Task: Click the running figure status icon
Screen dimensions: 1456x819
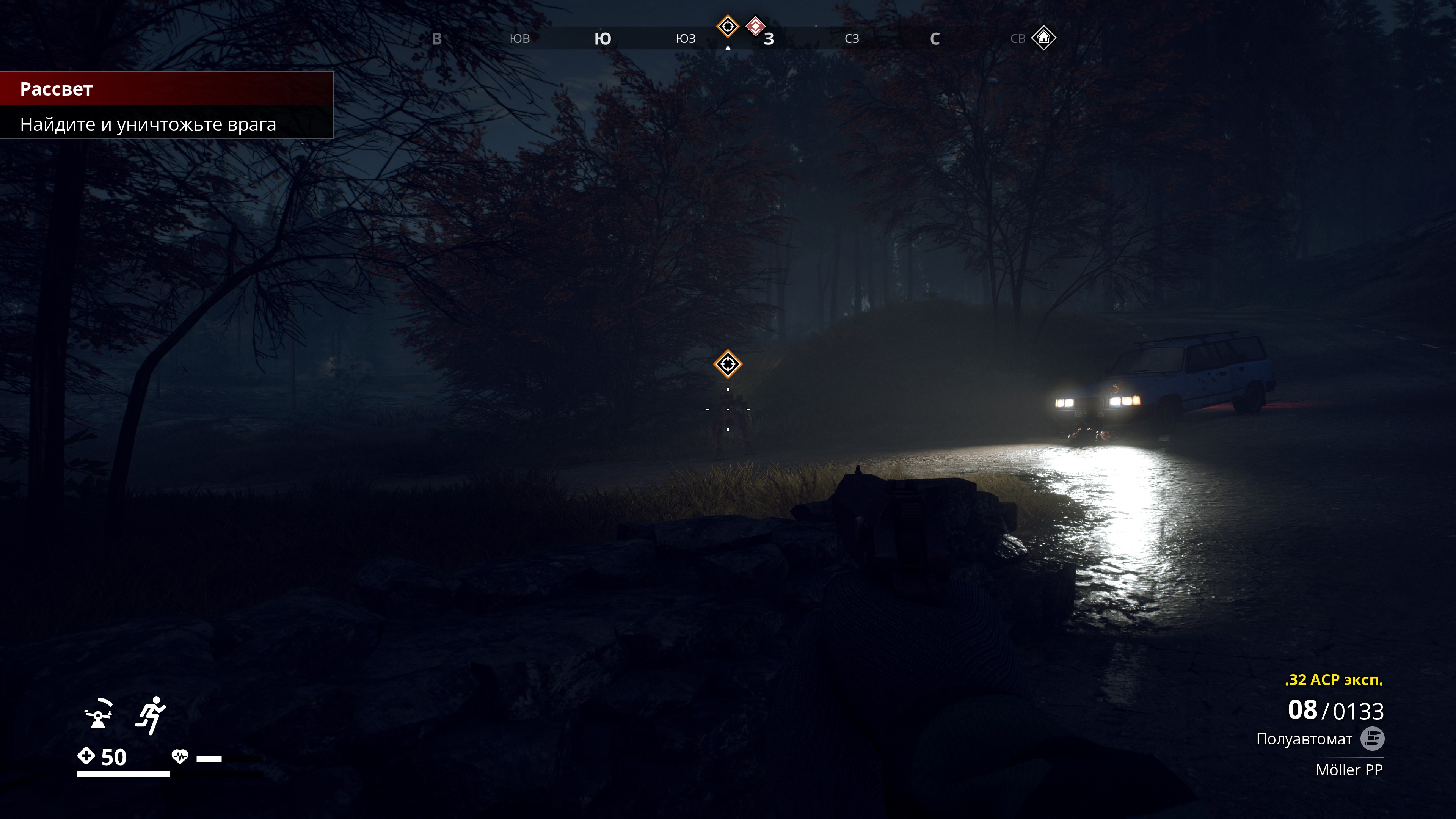Action: point(151,715)
